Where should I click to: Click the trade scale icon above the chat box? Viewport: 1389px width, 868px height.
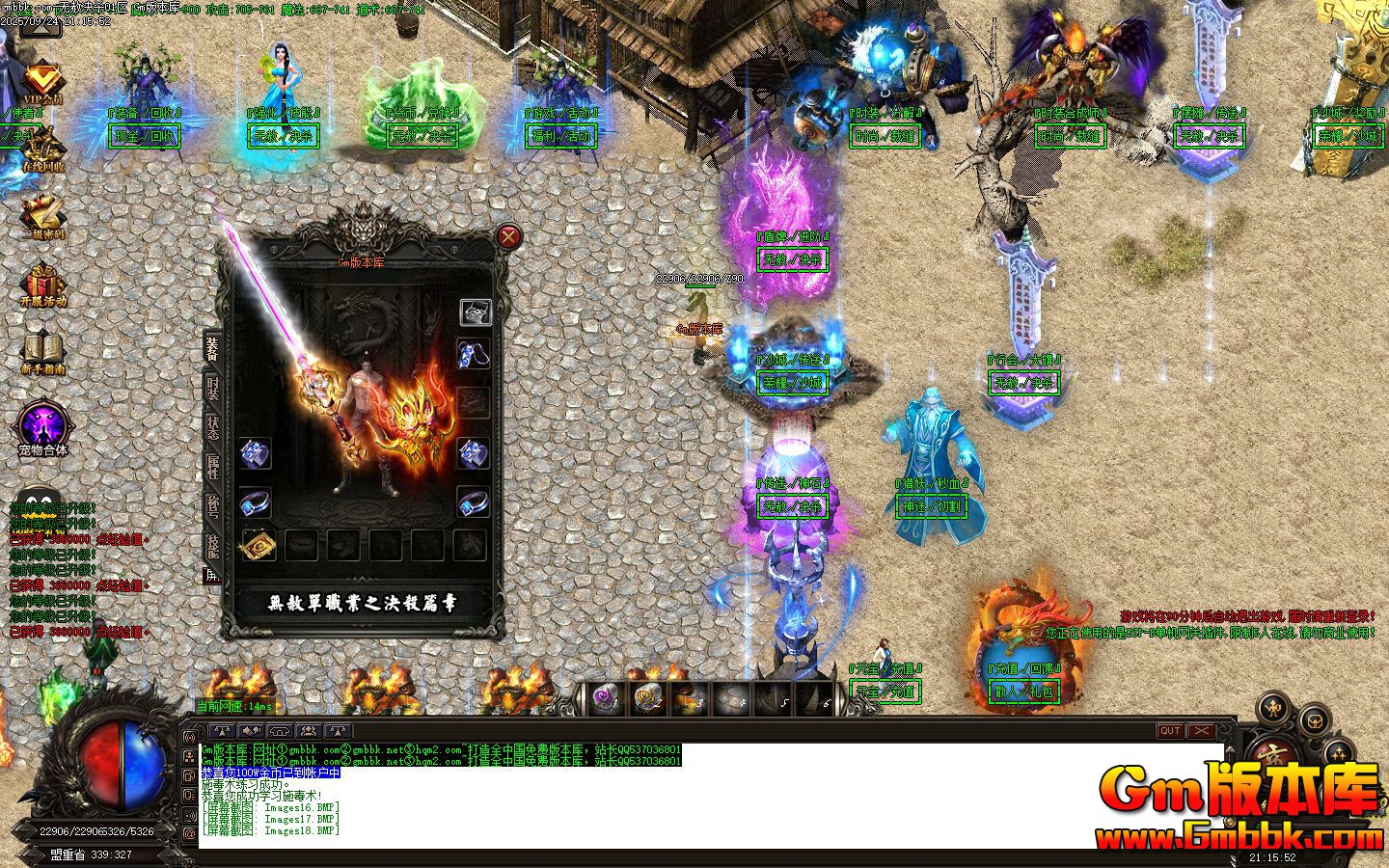point(222,731)
